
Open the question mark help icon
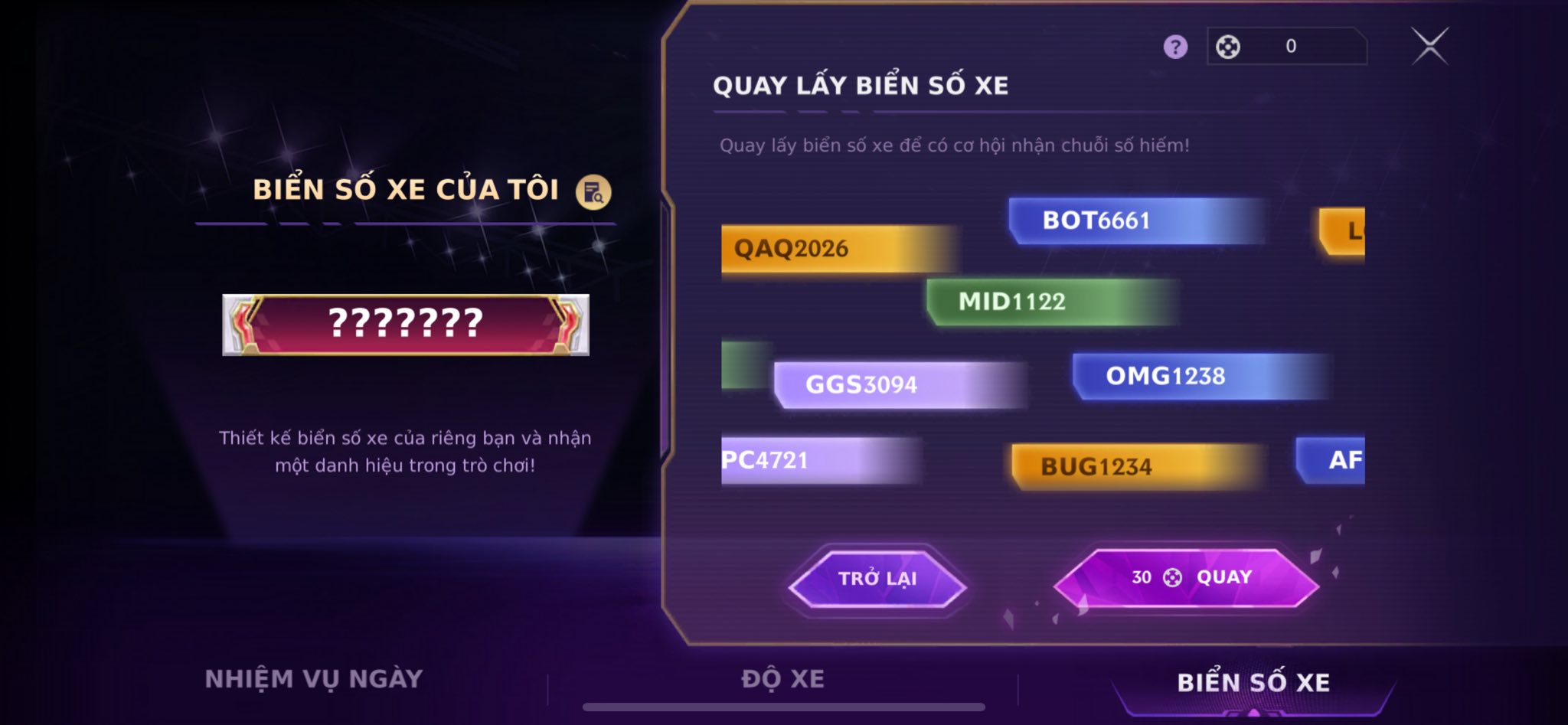click(x=1175, y=47)
